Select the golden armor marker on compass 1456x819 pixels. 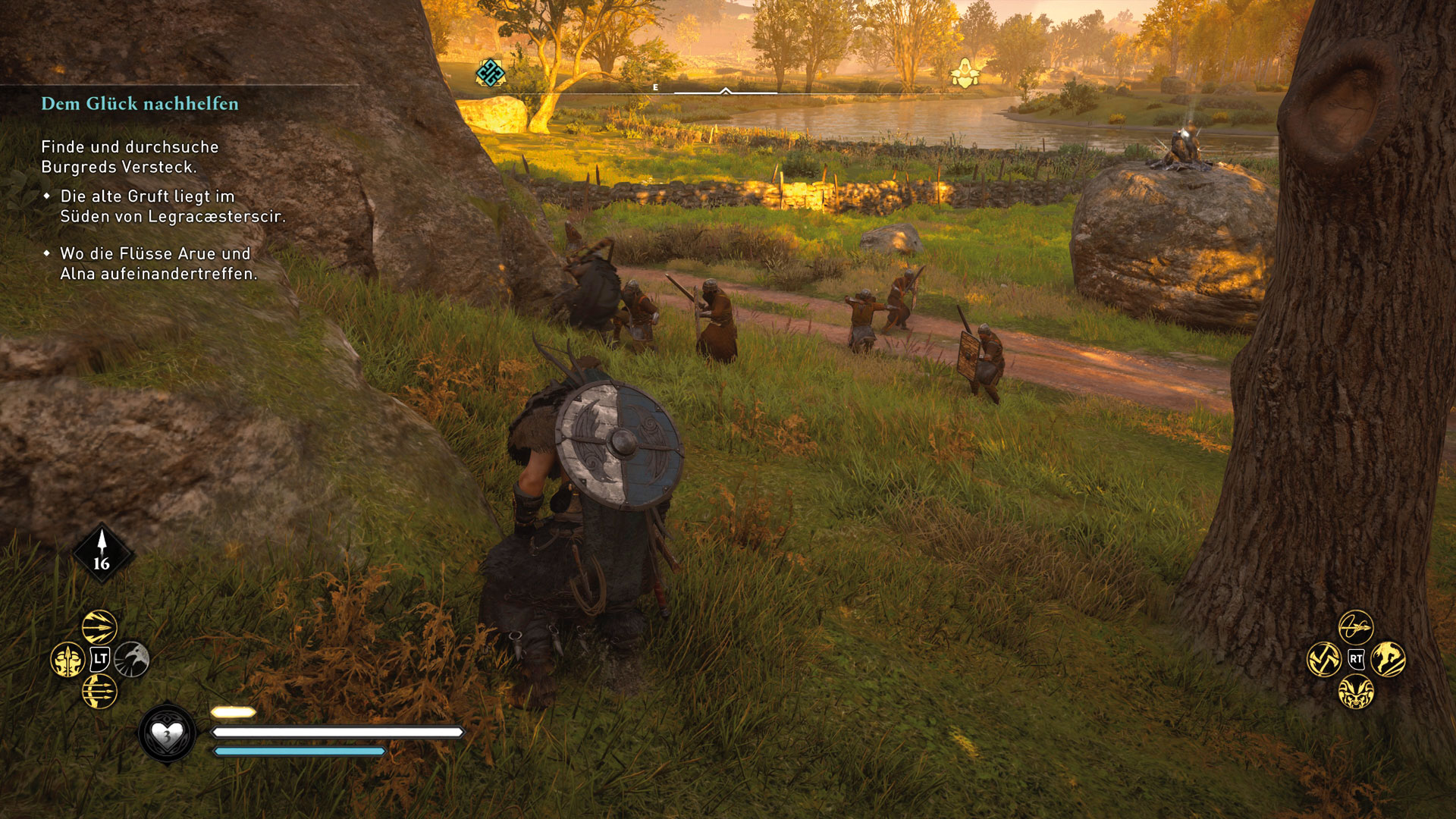tap(965, 74)
